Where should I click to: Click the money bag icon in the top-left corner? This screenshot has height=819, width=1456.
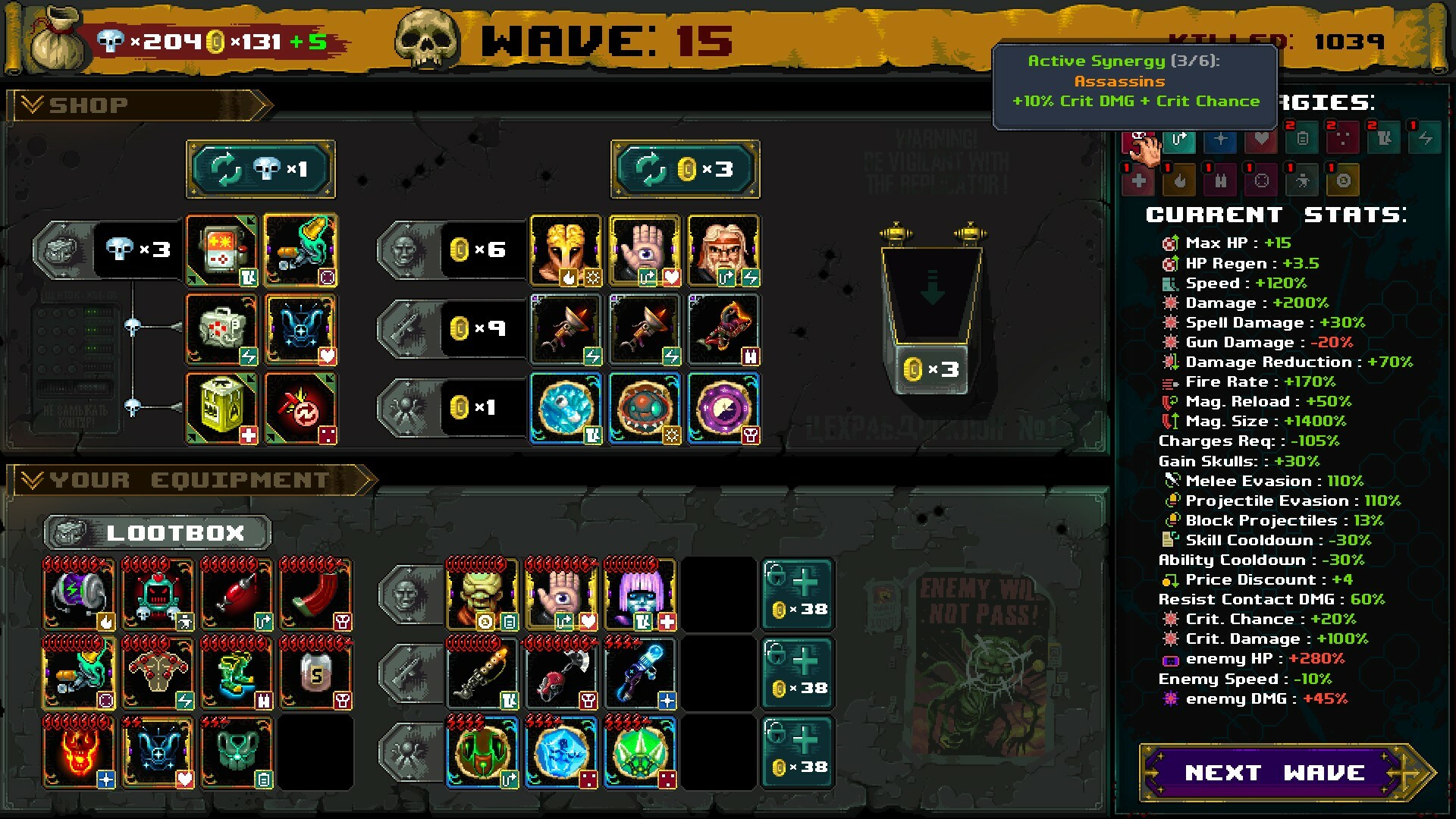(53, 38)
